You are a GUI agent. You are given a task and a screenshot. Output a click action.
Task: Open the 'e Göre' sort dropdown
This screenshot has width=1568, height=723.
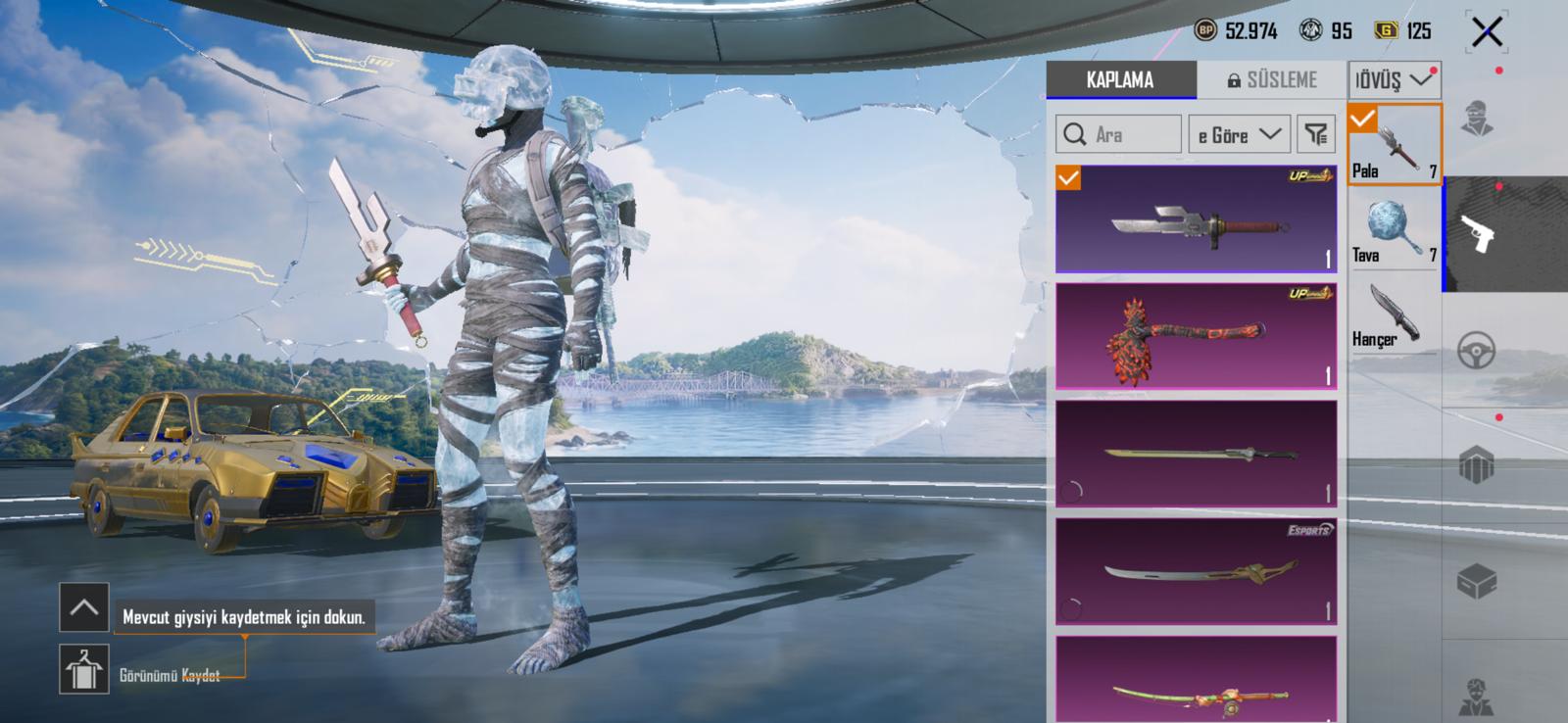pyautogui.click(x=1239, y=134)
